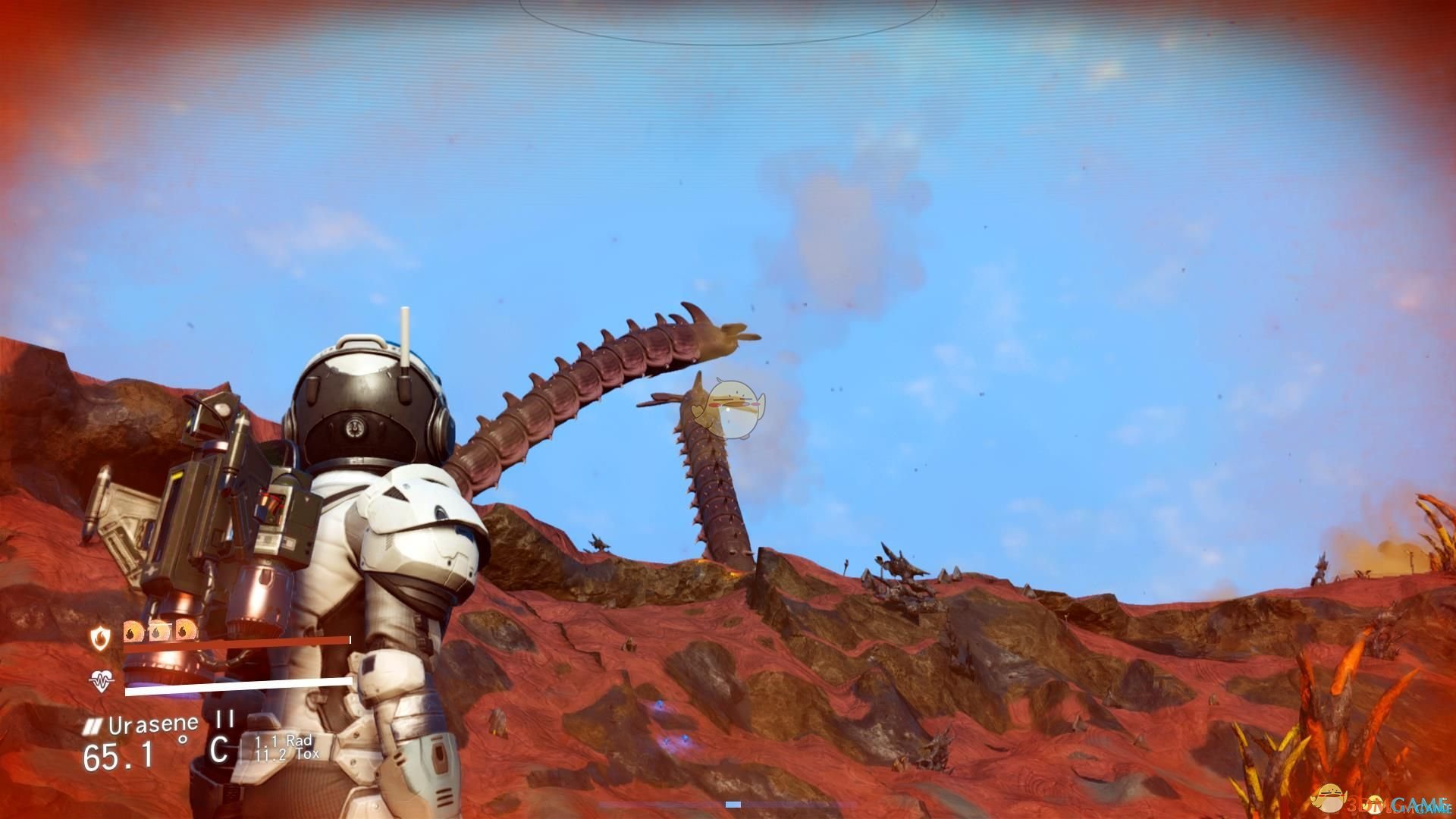Click the 11.2 Tox text
Screen dimensions: 1456x819
click(287, 755)
